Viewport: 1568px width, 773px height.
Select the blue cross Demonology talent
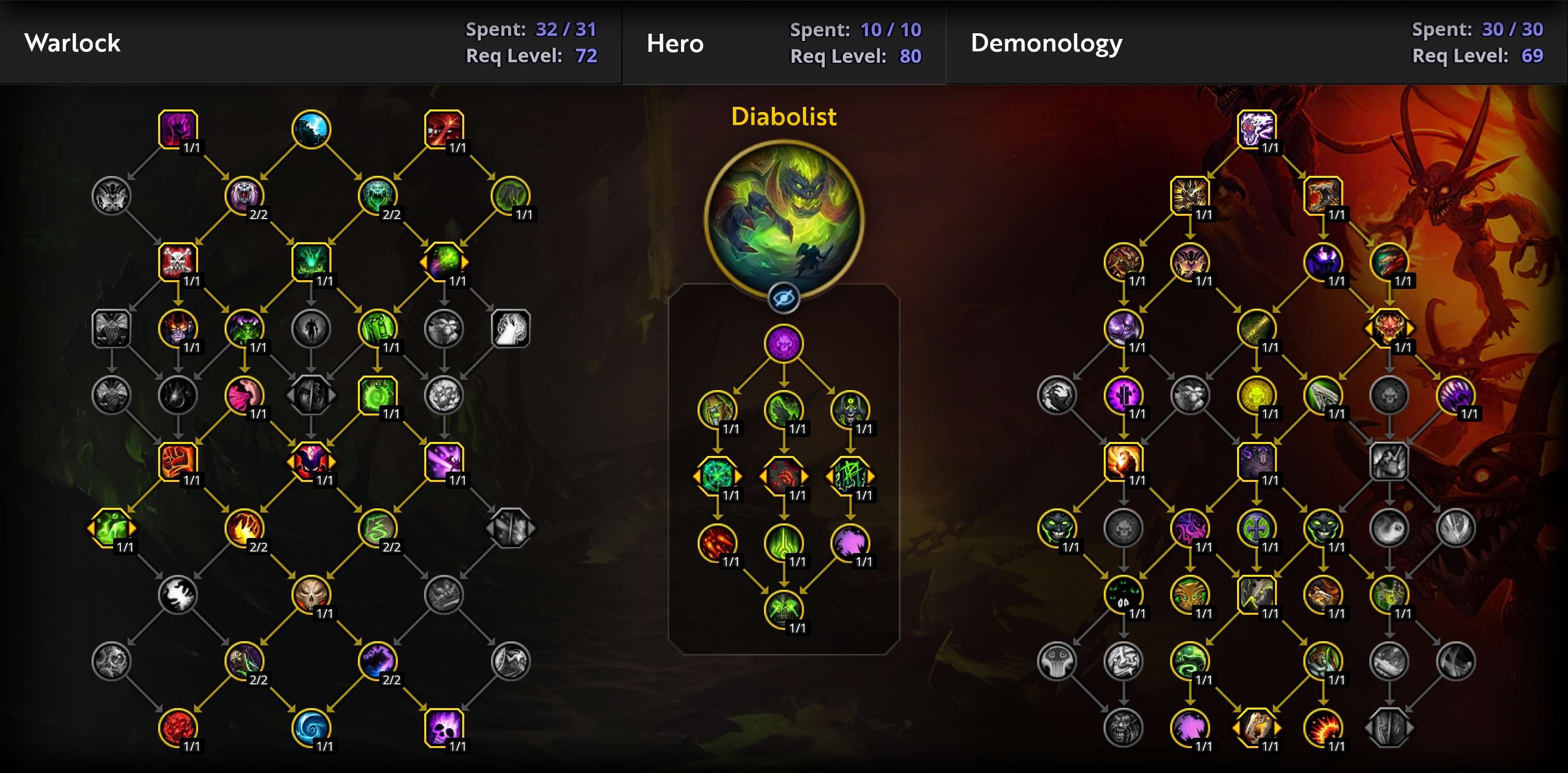(x=1256, y=528)
